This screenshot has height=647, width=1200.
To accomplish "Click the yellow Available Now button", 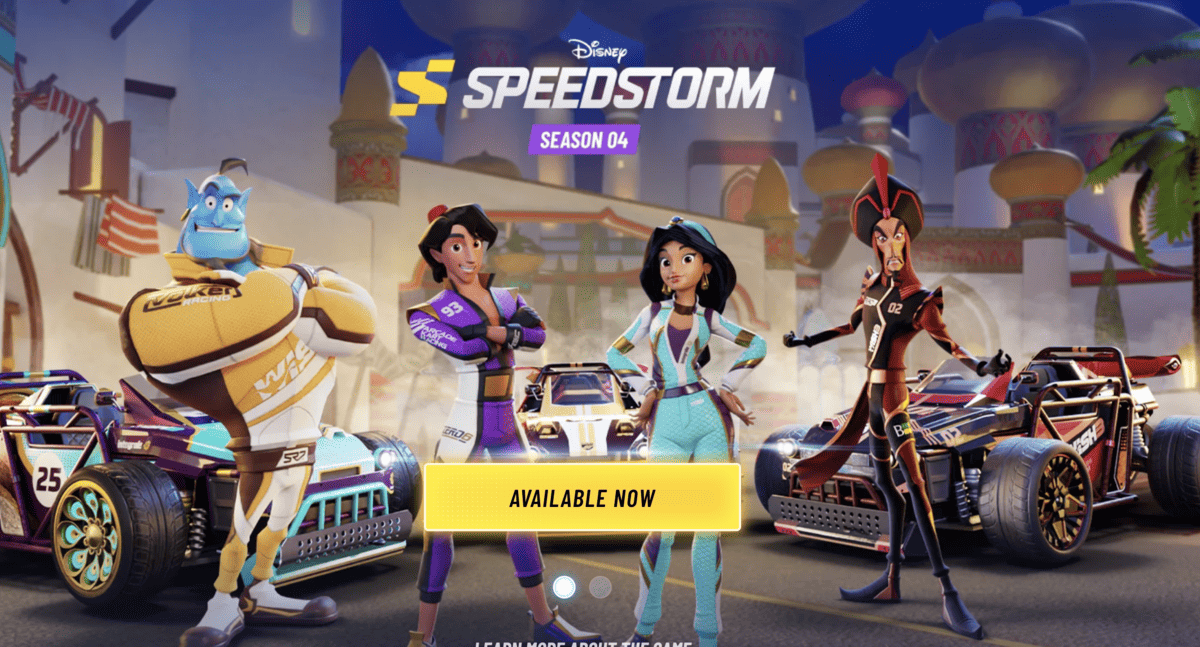I will click(582, 497).
